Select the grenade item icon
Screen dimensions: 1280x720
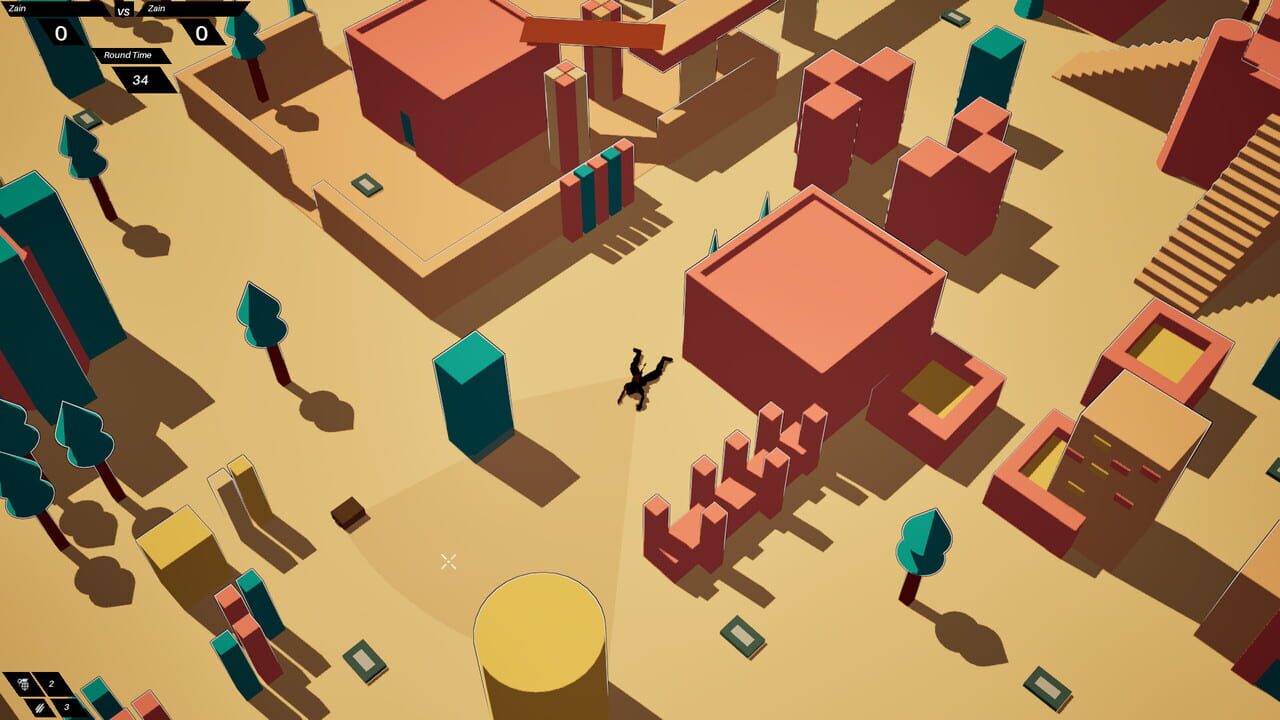pyautogui.click(x=23, y=682)
